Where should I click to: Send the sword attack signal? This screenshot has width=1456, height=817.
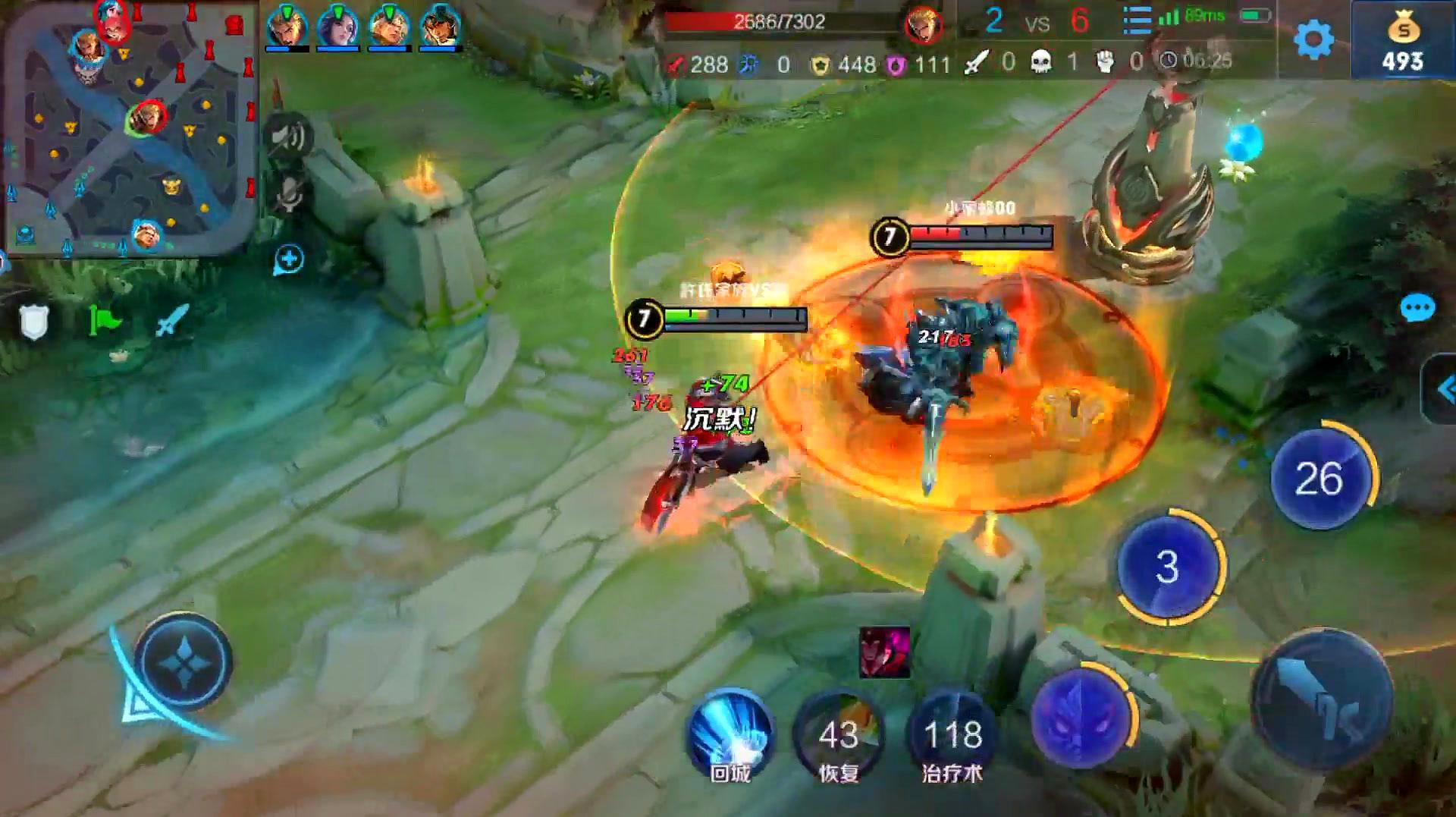click(x=171, y=320)
